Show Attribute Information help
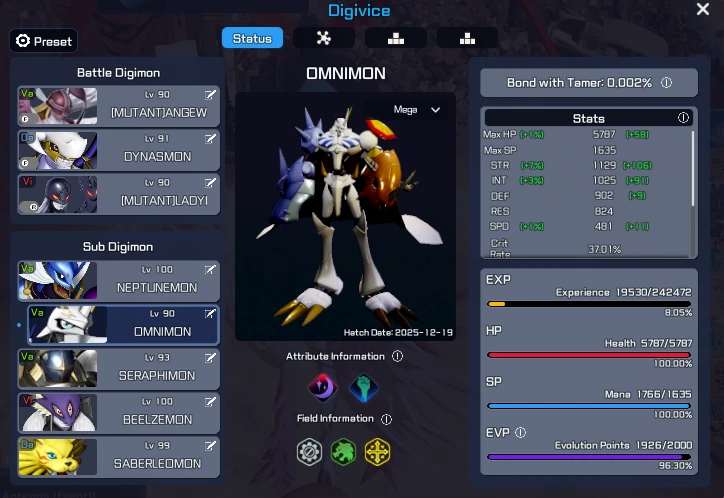724x498 pixels. 397,356
